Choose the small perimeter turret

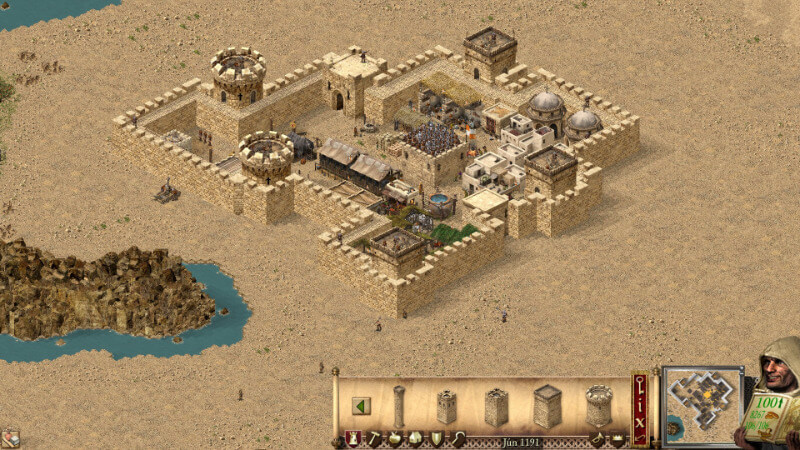(x=446, y=406)
